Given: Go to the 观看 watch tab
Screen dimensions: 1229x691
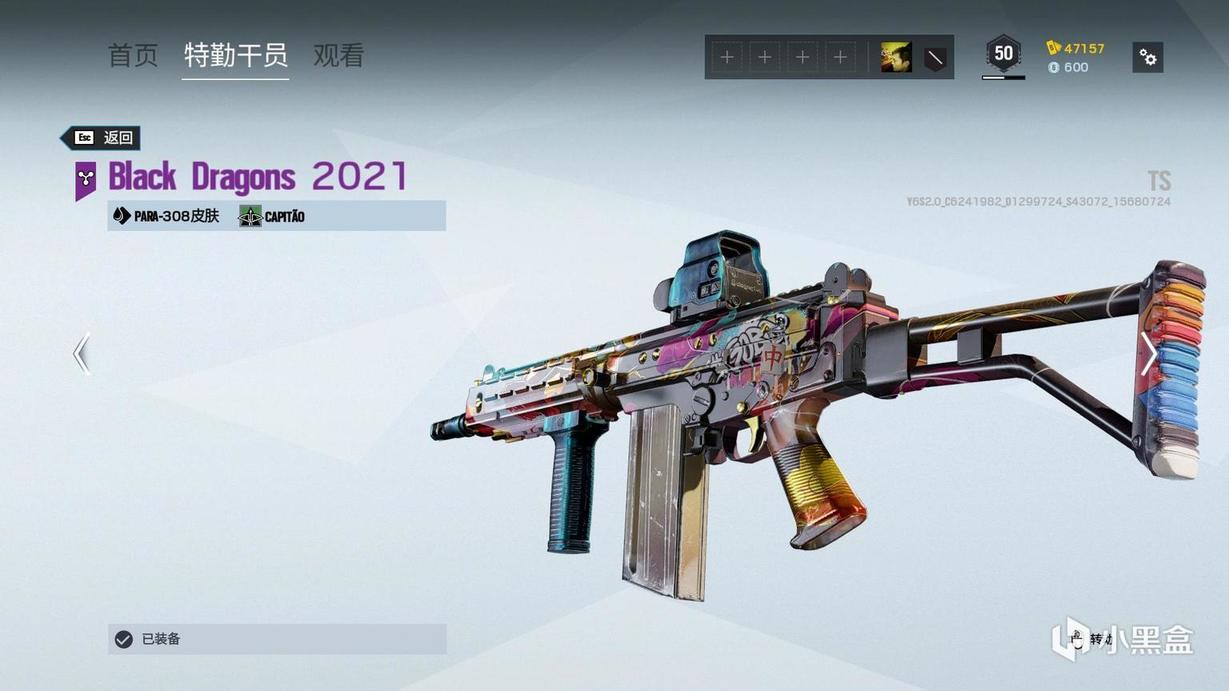Looking at the screenshot, I should (338, 56).
